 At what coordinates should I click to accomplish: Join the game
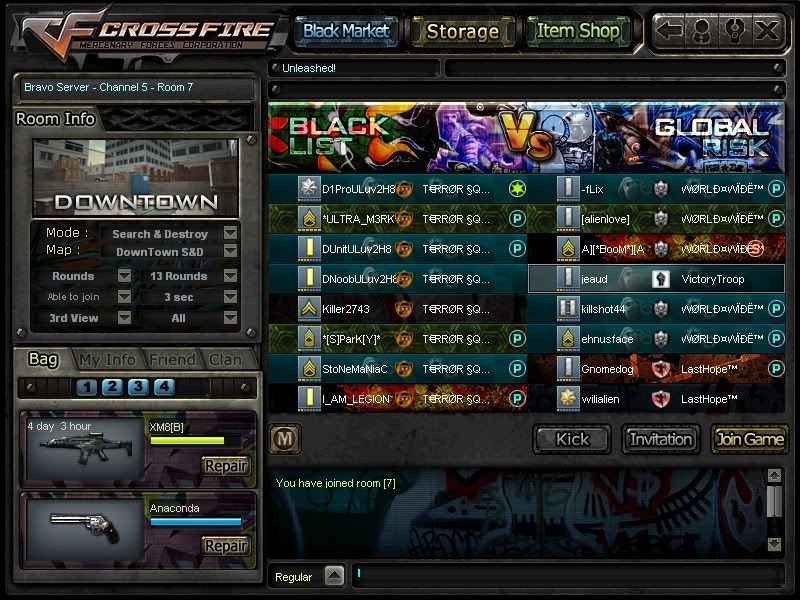click(749, 438)
